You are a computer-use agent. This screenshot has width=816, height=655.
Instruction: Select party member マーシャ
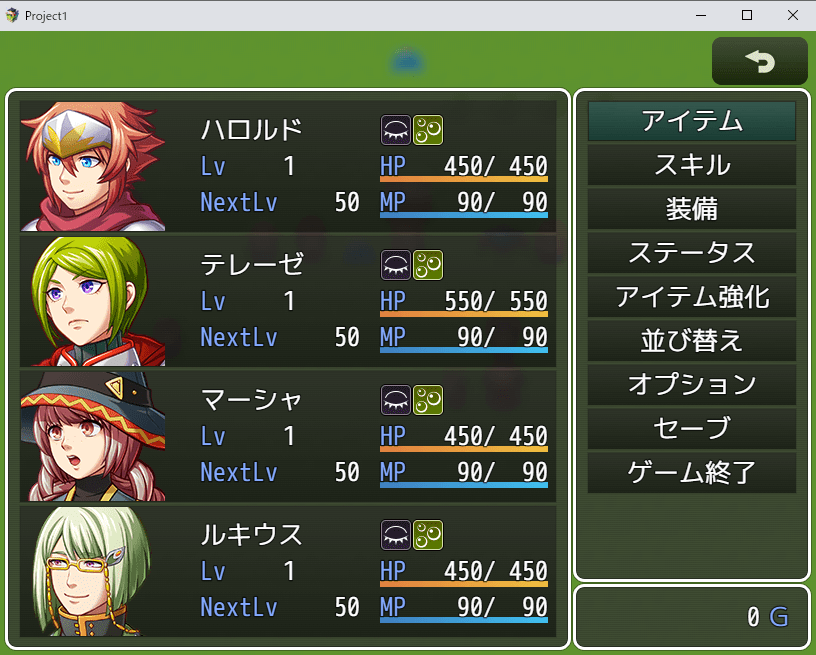288,436
